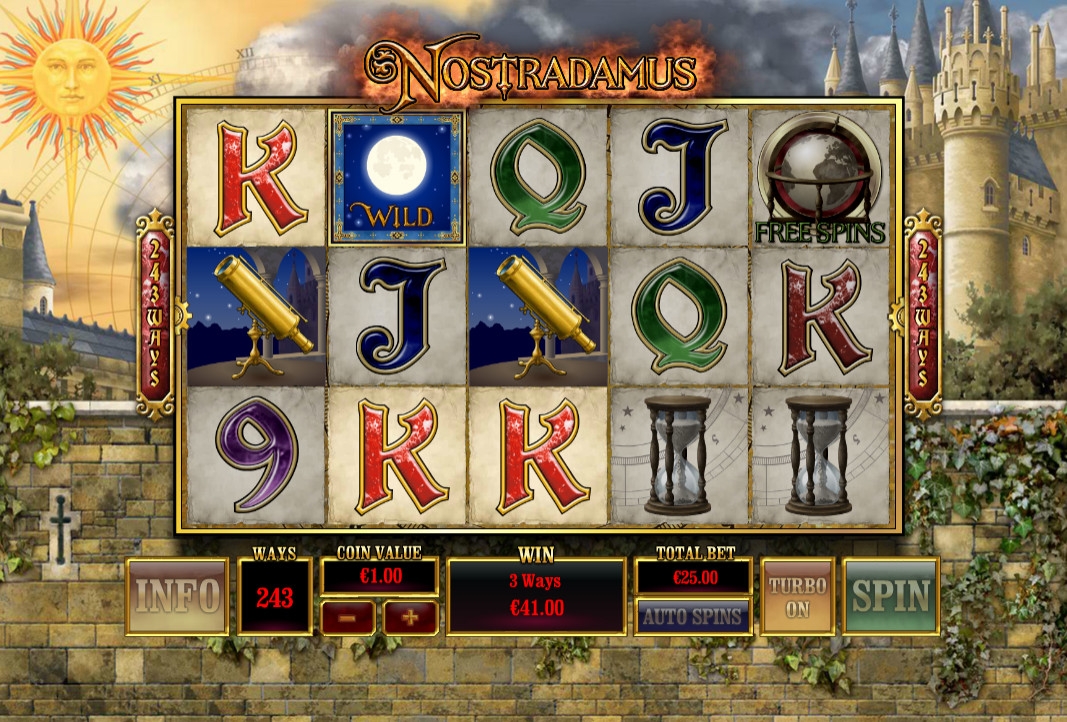The height and width of the screenshot is (722, 1067).
Task: Decrease coin value with the minus button
Action: coord(348,617)
